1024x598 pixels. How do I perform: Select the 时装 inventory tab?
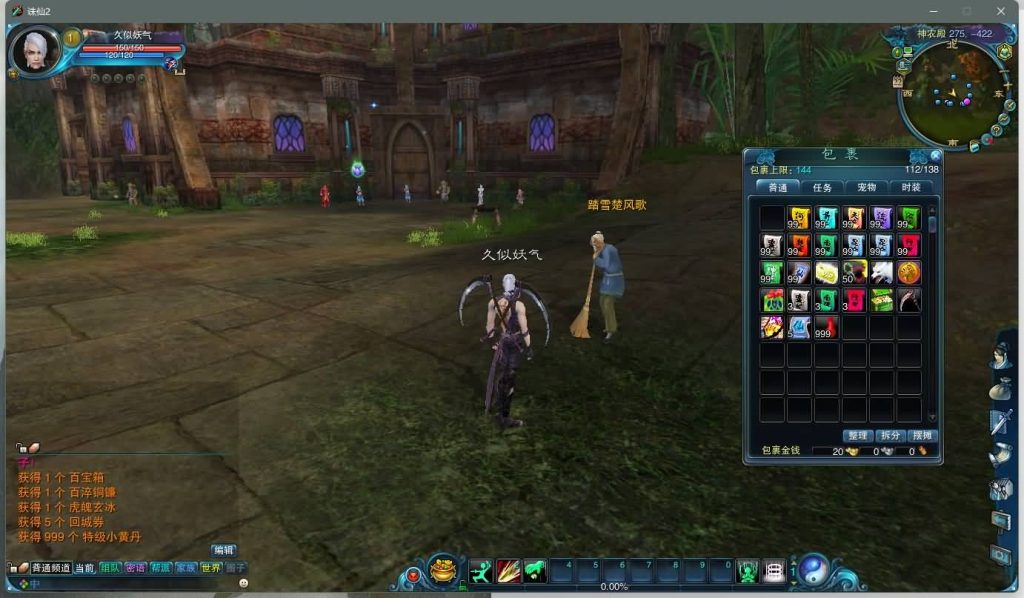pyautogui.click(x=910, y=187)
